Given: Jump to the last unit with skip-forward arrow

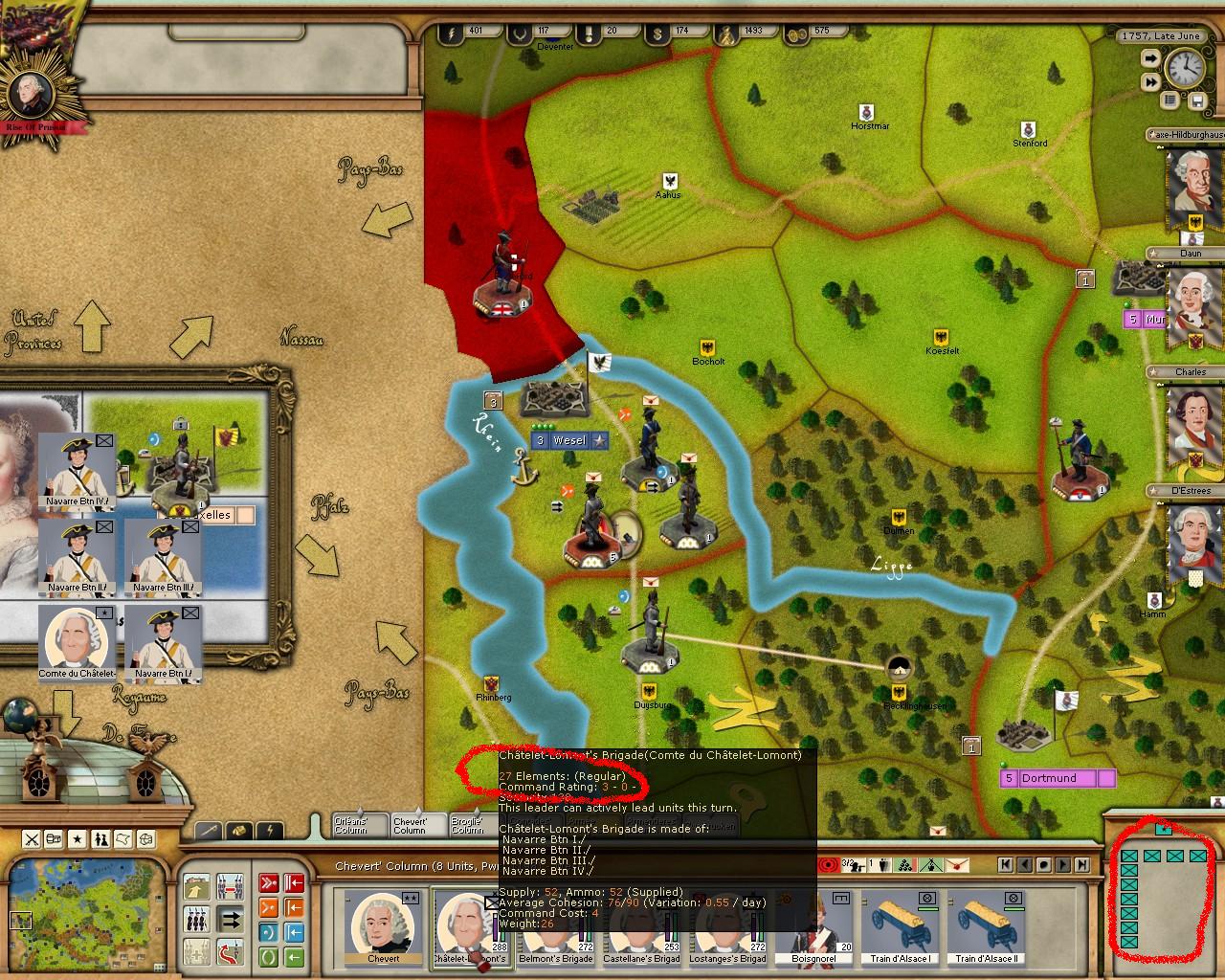Looking at the screenshot, I should click(1082, 864).
